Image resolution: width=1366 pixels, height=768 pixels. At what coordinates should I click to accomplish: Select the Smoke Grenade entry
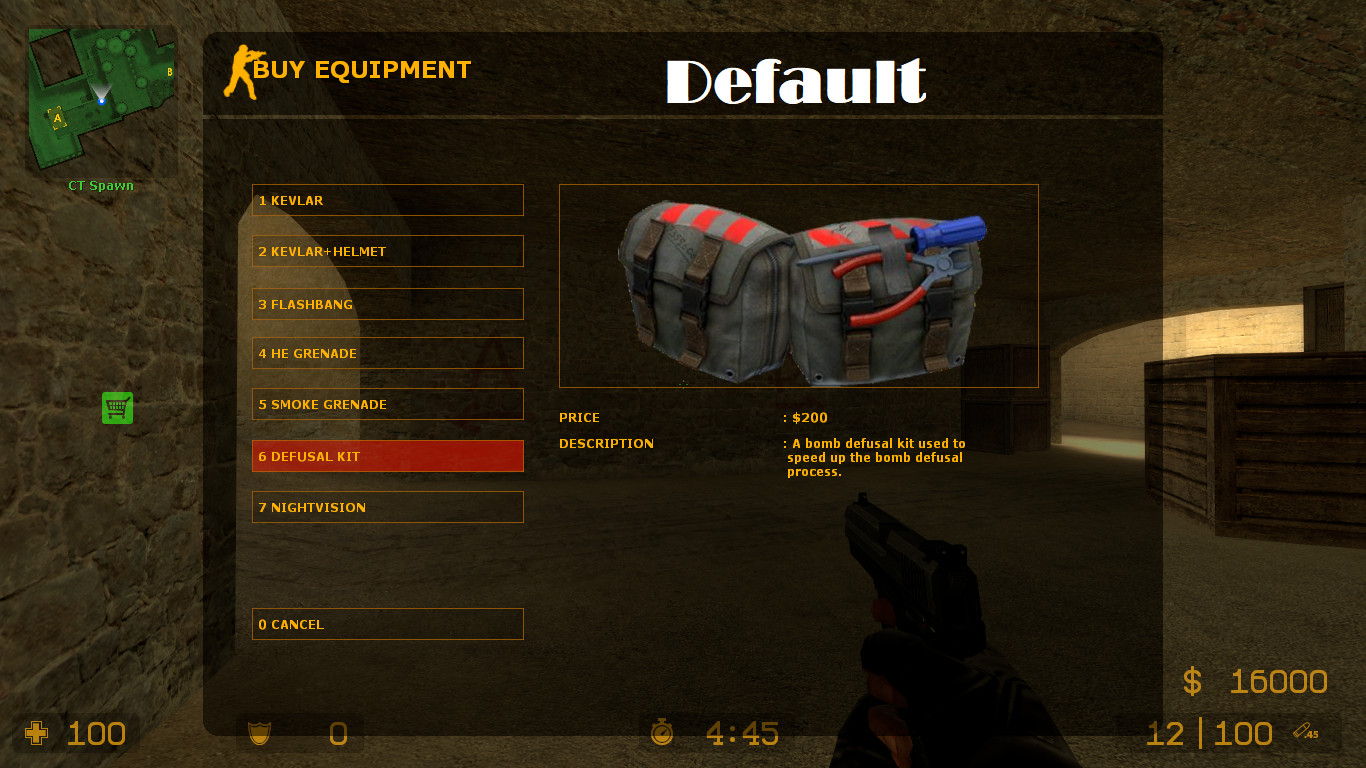388,404
